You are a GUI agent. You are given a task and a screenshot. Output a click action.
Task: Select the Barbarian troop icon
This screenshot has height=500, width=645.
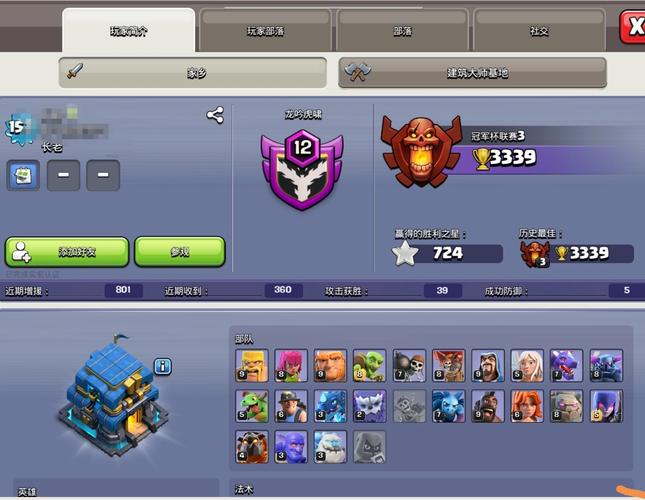[x=251, y=366]
